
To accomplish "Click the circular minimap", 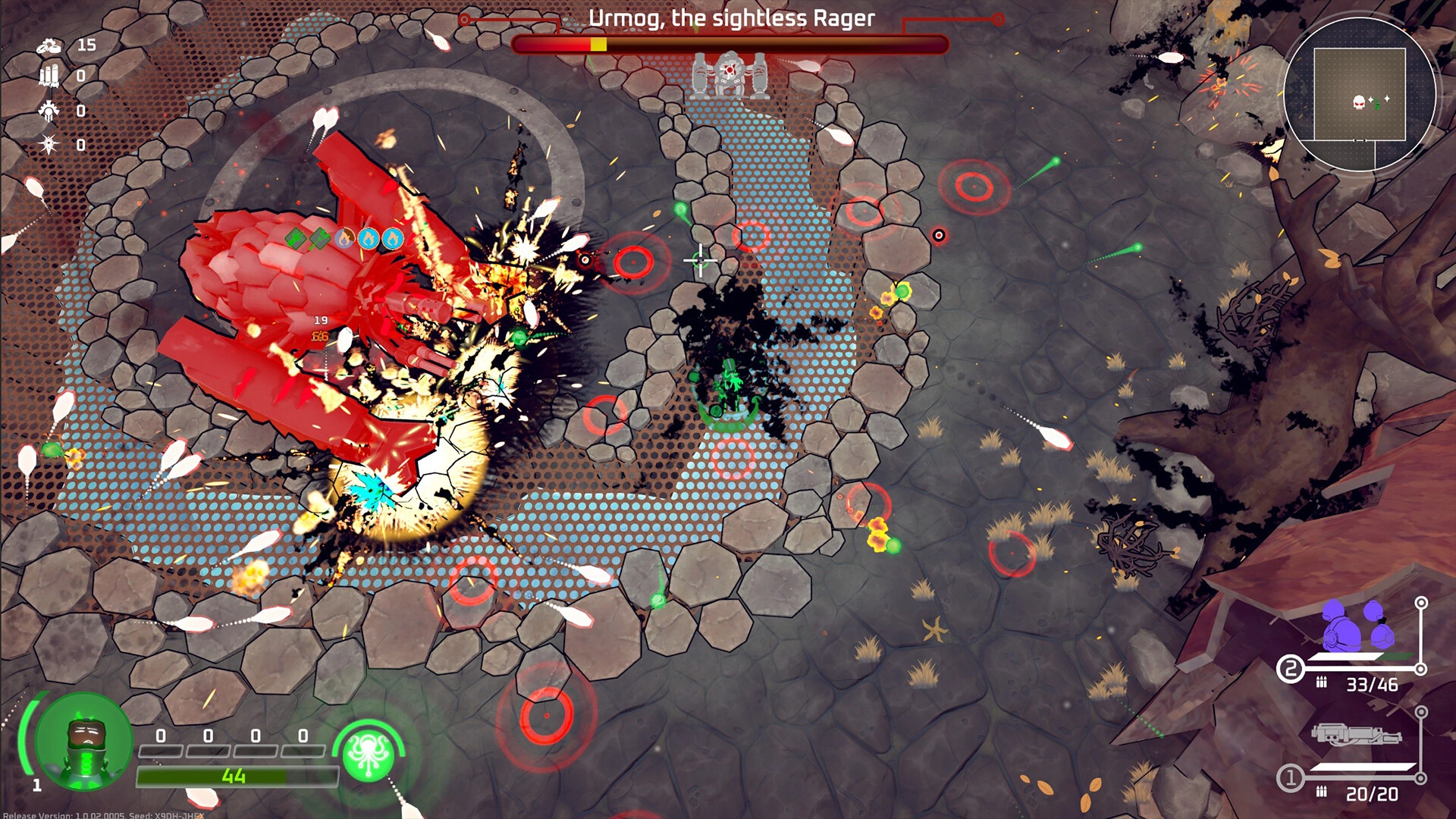I will 1360,95.
